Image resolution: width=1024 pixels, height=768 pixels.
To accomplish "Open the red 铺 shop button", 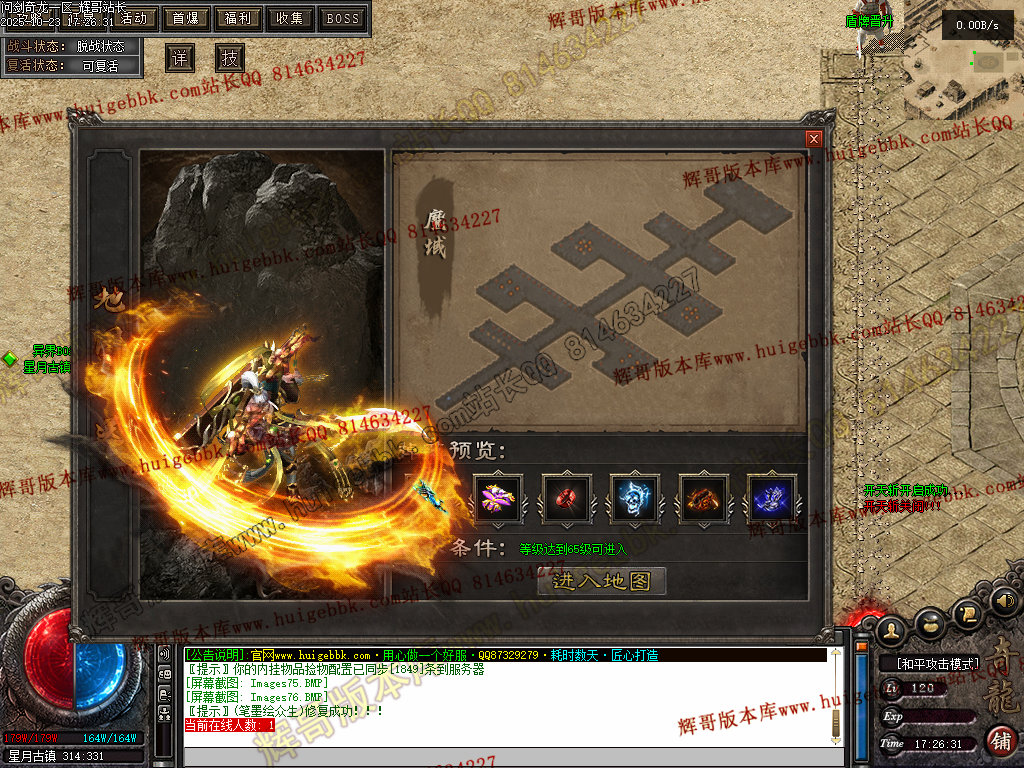I will (x=1000, y=741).
